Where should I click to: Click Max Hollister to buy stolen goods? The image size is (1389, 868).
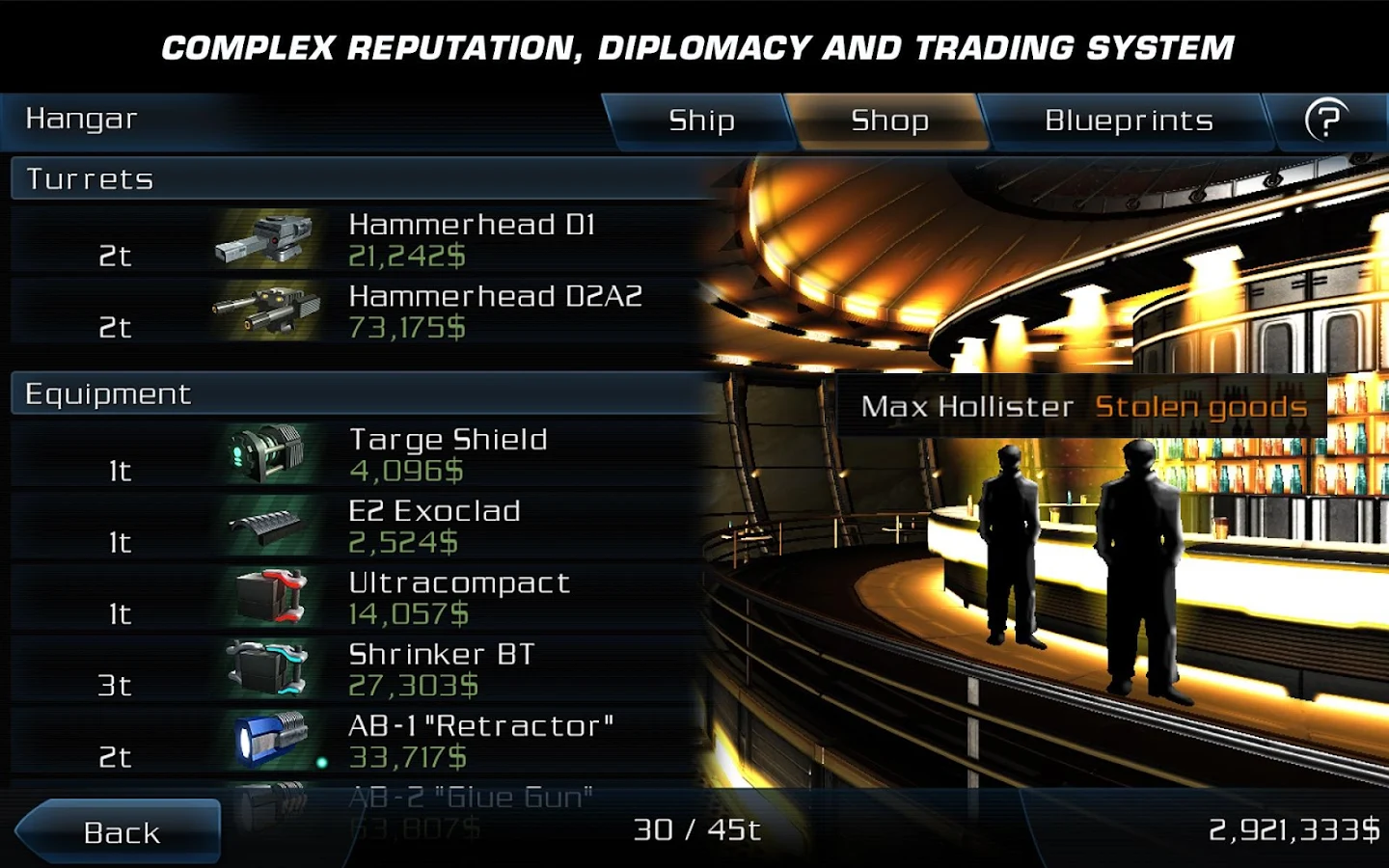tap(965, 407)
